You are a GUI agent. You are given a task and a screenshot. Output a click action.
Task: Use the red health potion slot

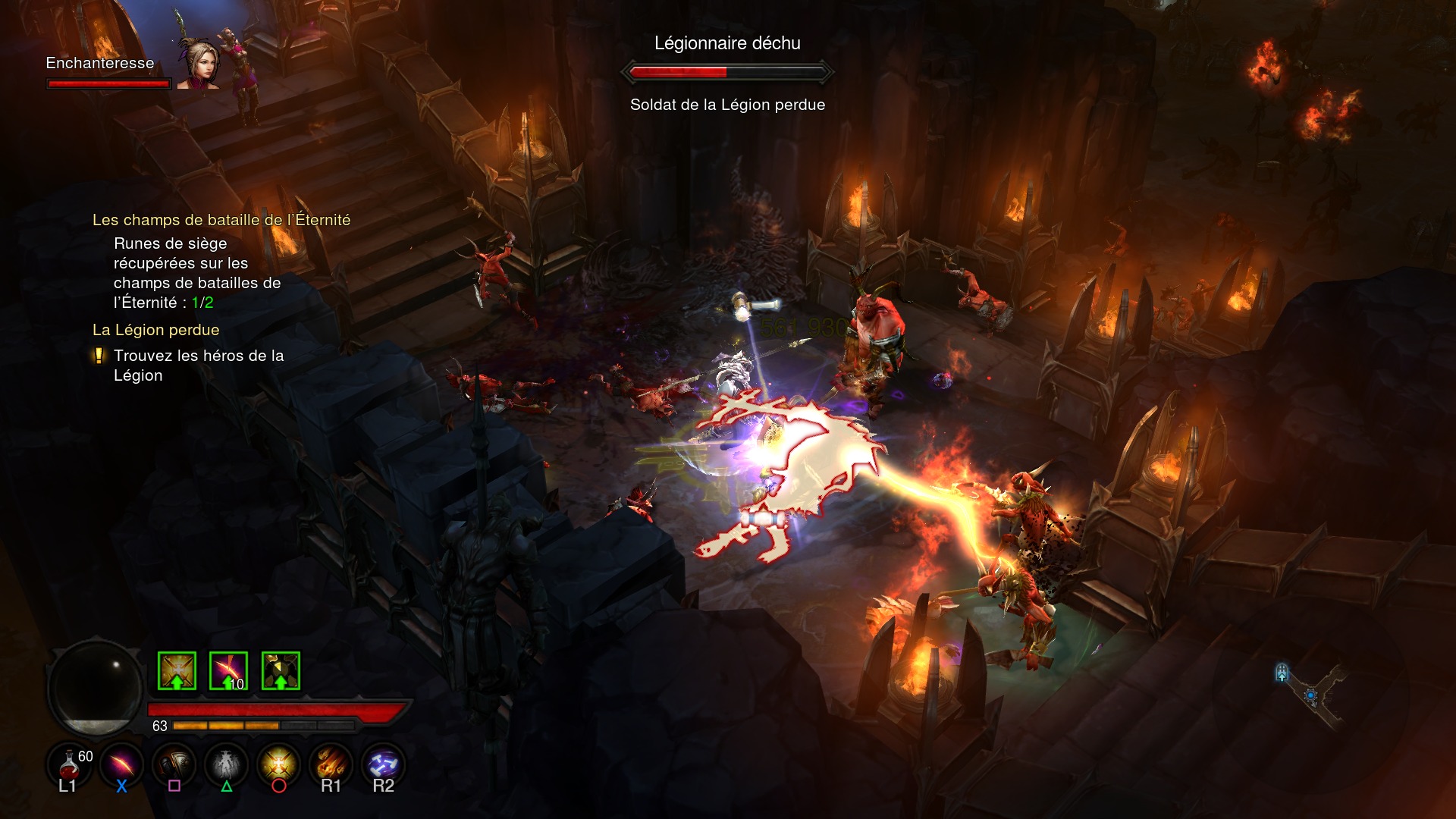pyautogui.click(x=69, y=763)
